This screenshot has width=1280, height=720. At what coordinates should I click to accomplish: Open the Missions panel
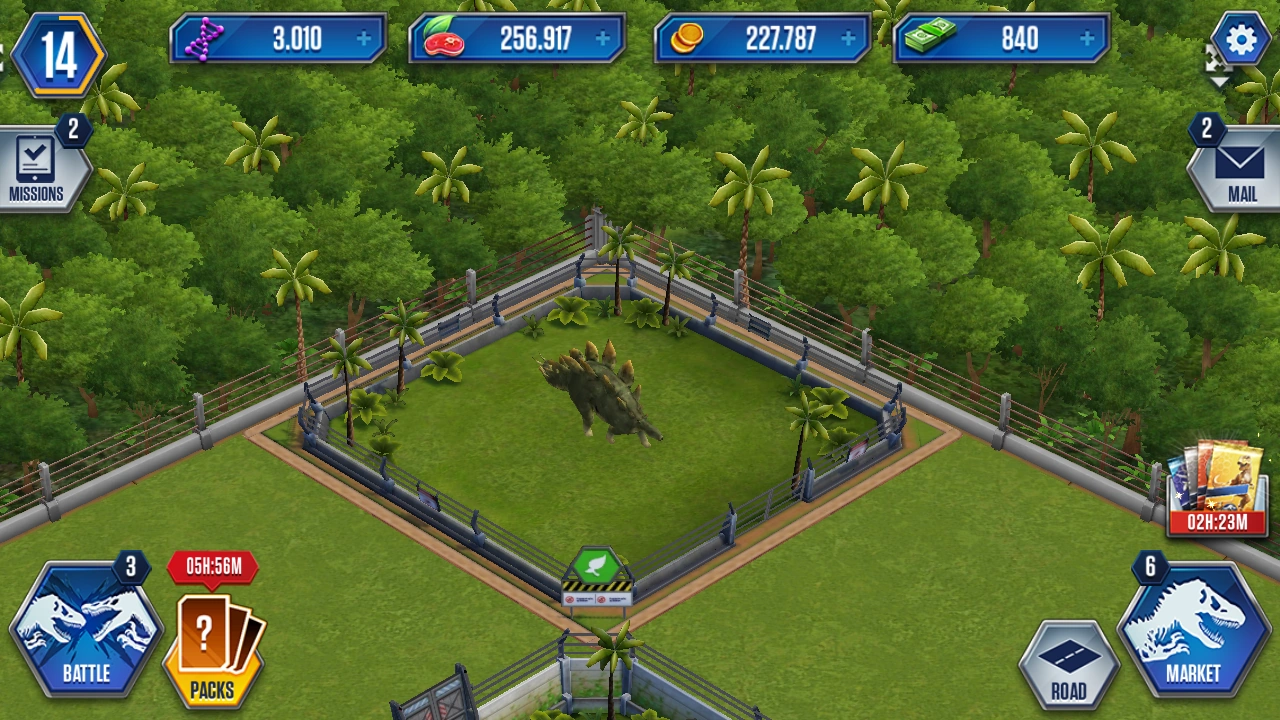tap(38, 165)
